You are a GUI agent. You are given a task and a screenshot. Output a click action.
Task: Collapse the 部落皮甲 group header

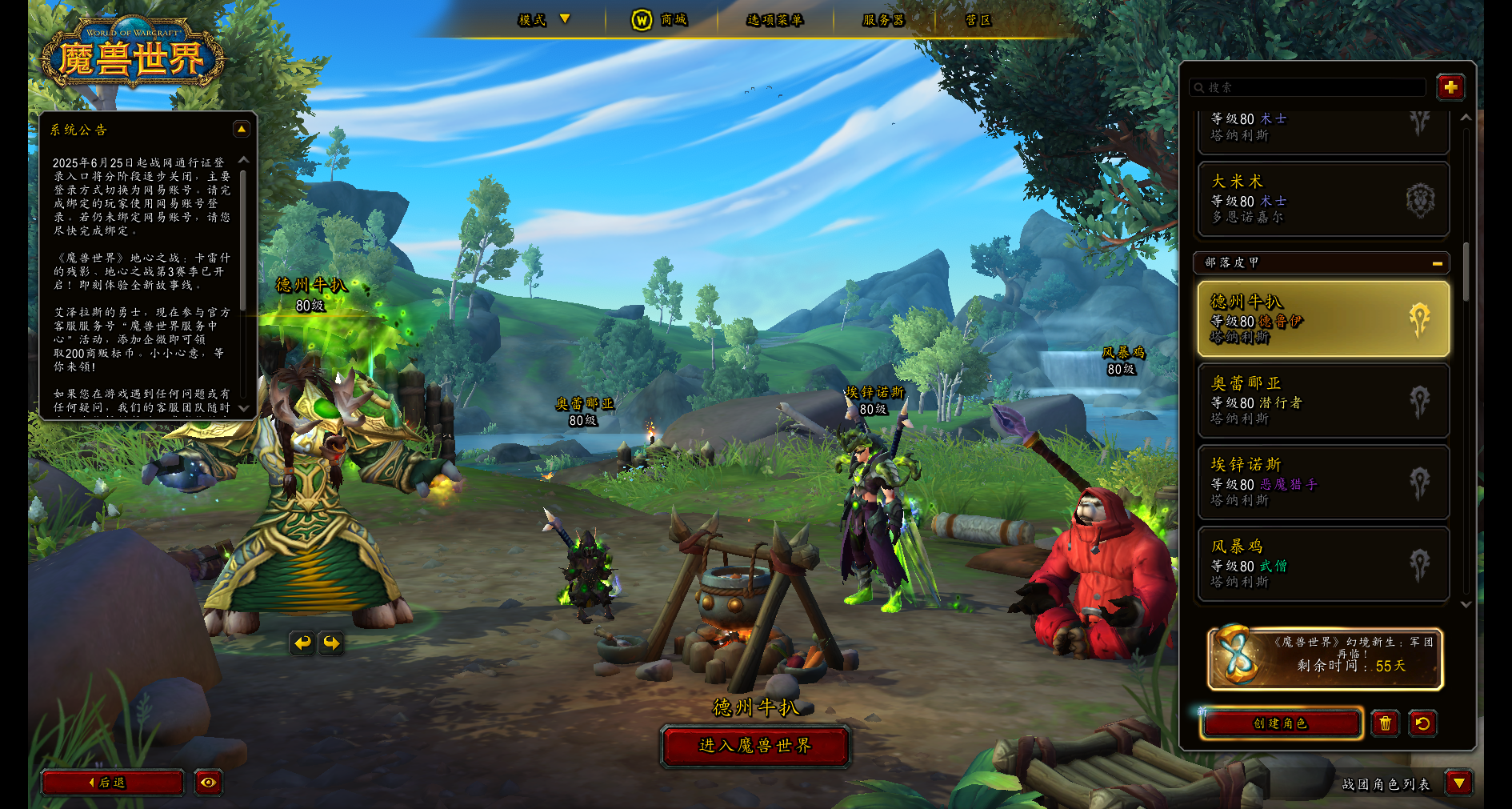[x=1437, y=262]
